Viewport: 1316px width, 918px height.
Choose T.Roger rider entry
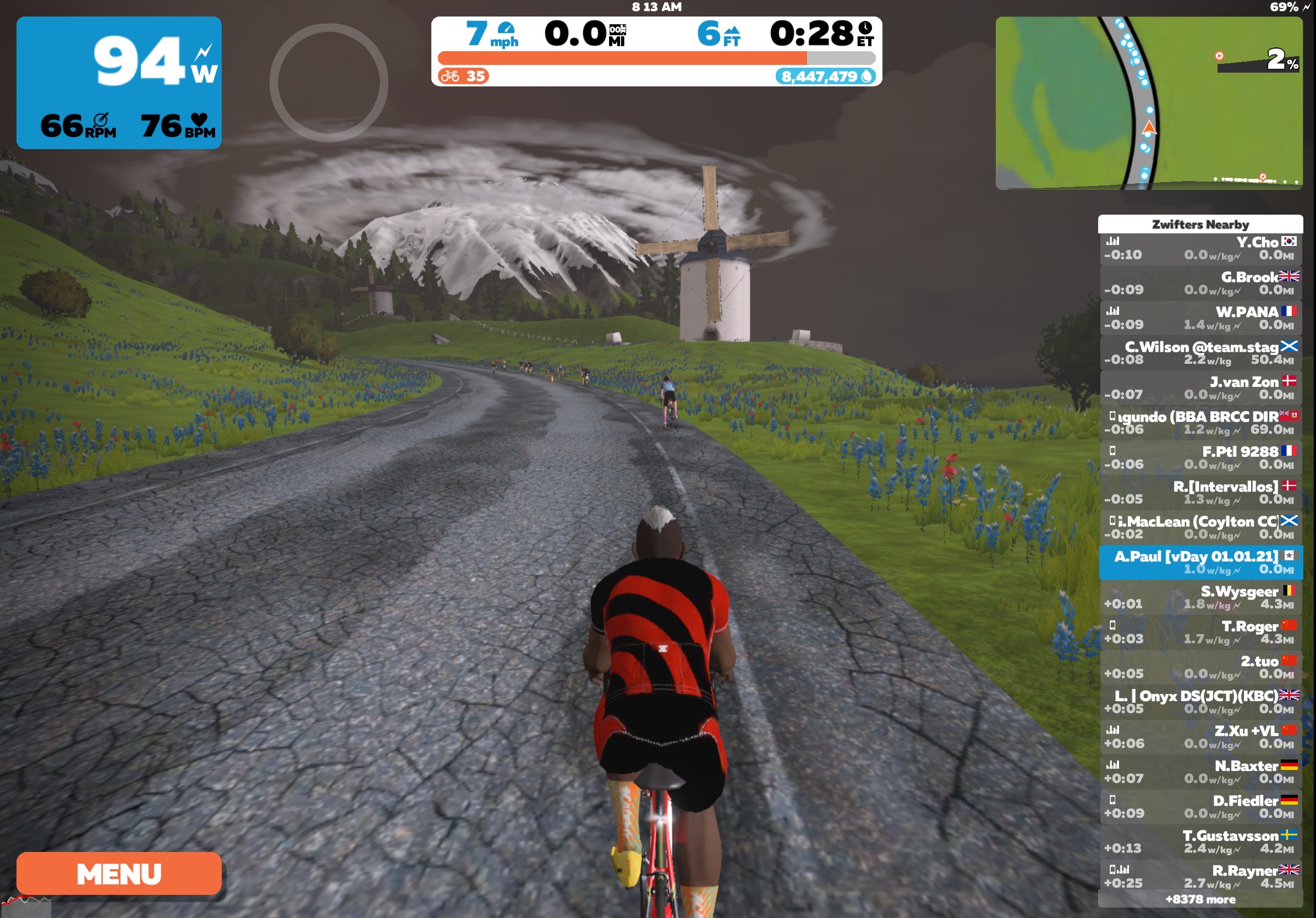[x=1200, y=632]
